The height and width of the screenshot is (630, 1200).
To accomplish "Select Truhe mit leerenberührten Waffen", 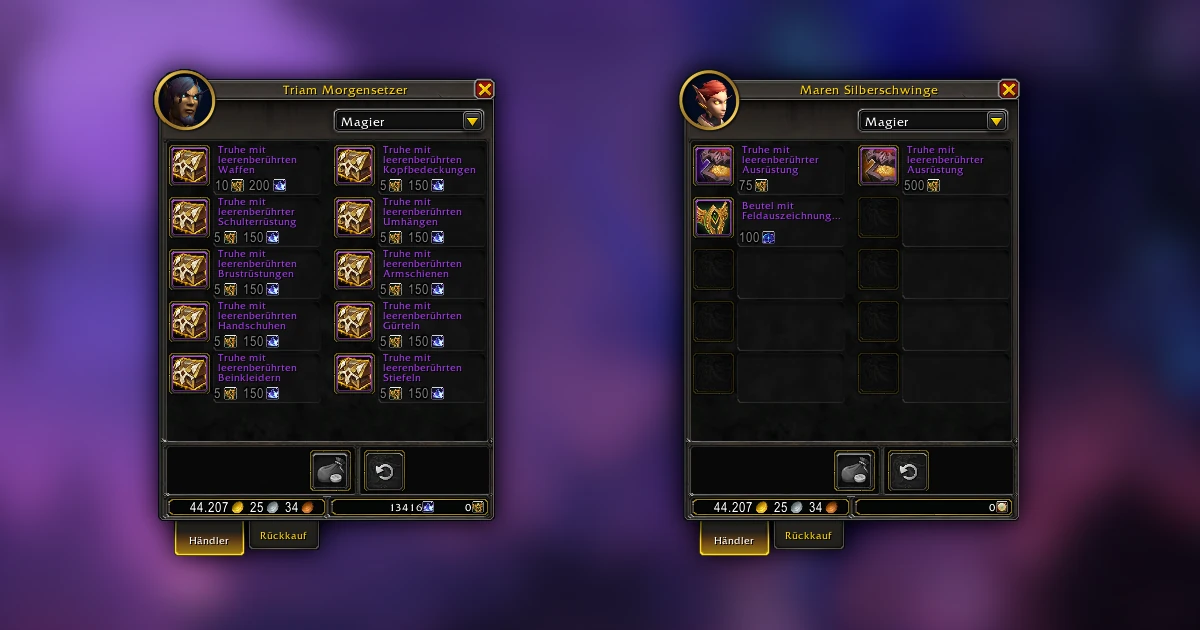I will click(189, 166).
